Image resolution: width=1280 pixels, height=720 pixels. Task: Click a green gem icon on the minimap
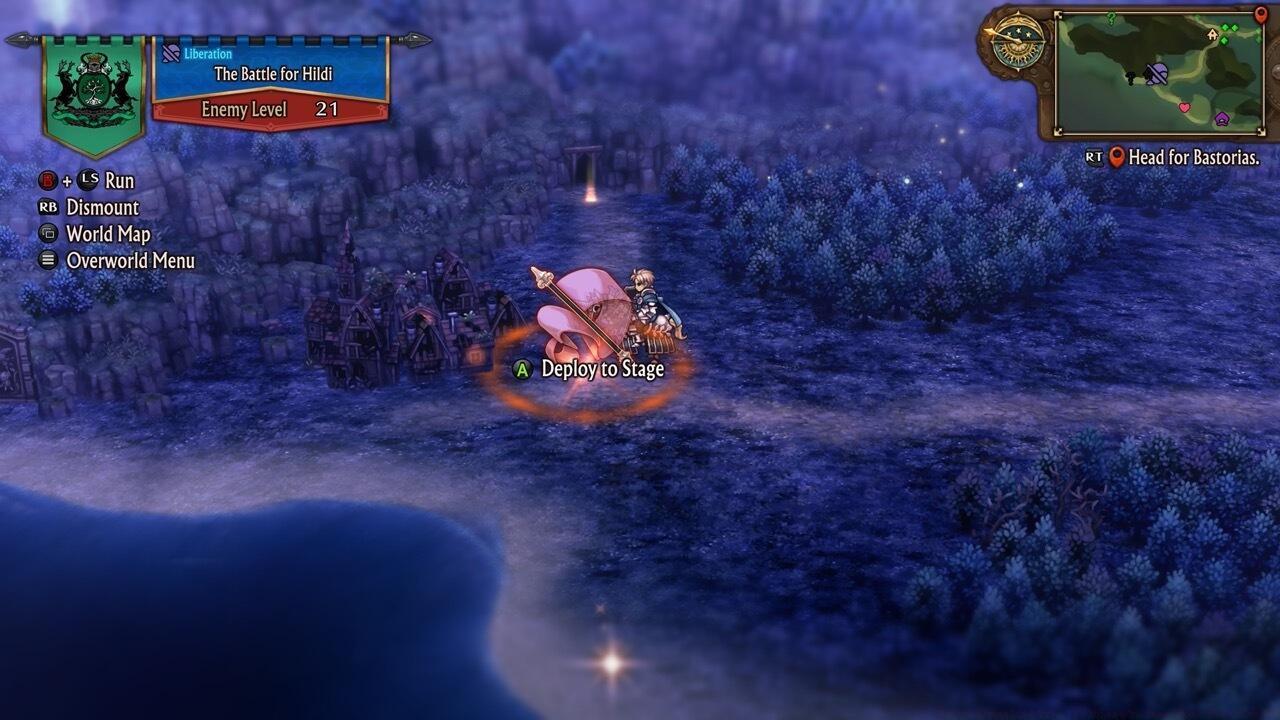coord(1224,27)
